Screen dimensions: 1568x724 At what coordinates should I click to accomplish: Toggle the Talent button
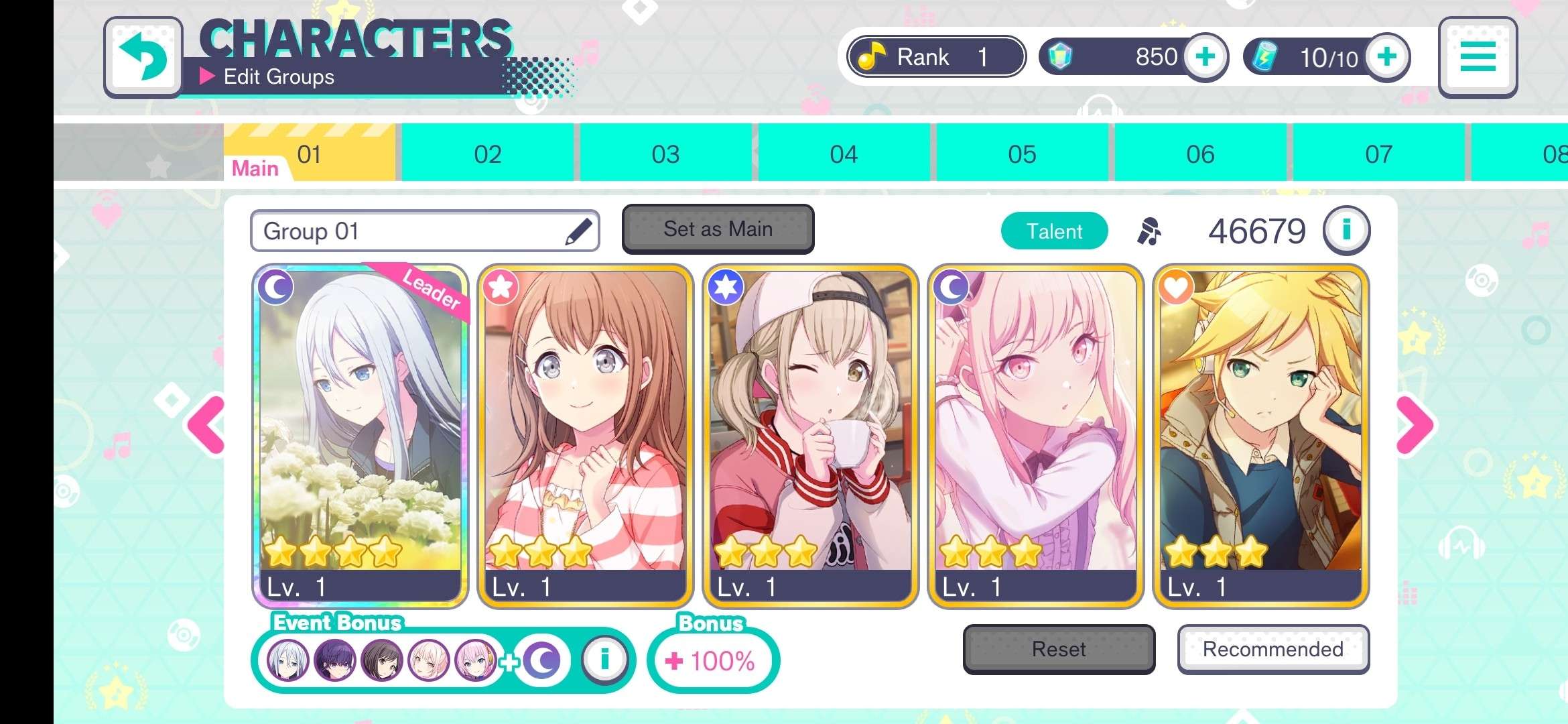[1054, 231]
